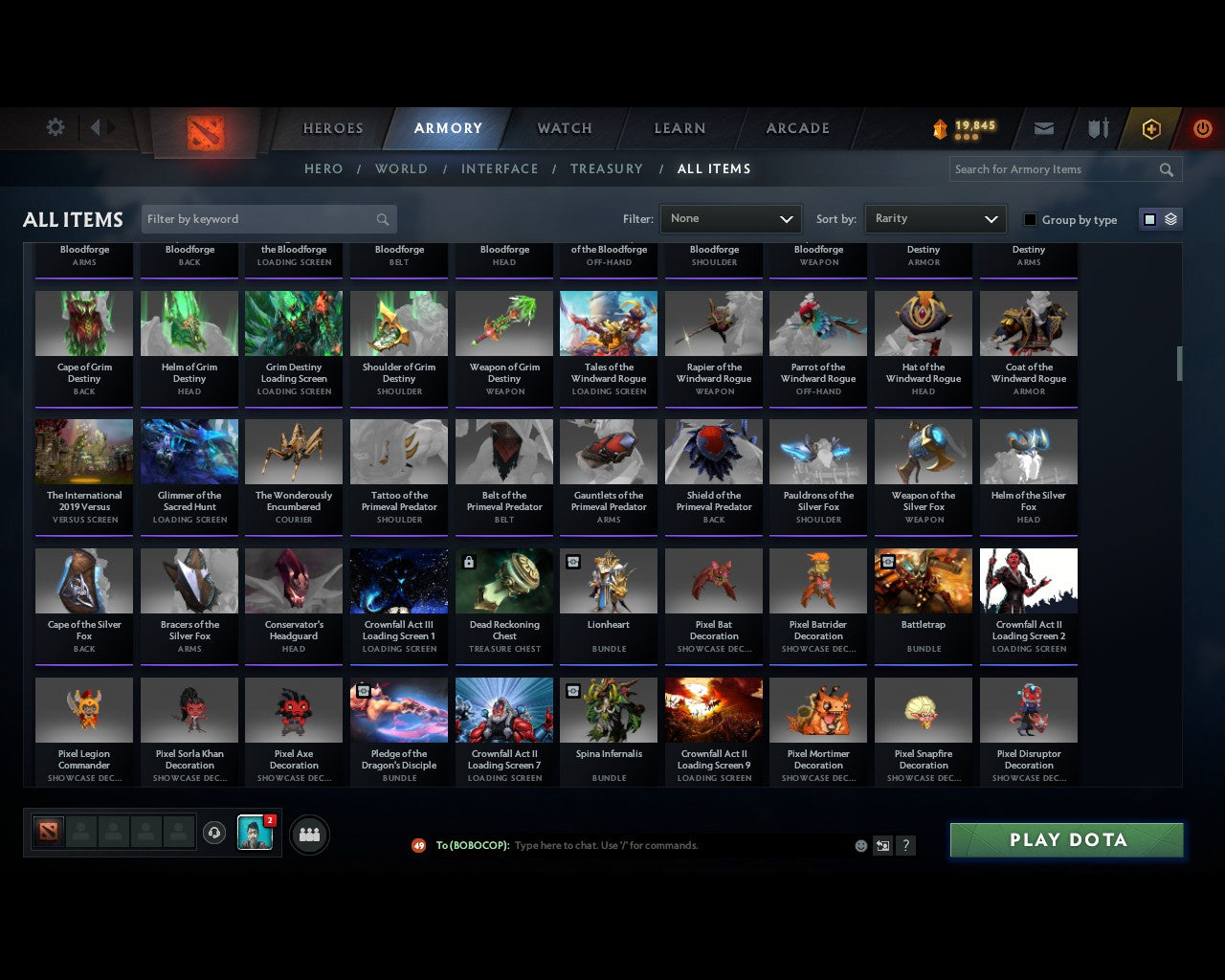Enable the Group by type checkbox
Image resolution: width=1225 pixels, height=980 pixels.
click(1030, 219)
